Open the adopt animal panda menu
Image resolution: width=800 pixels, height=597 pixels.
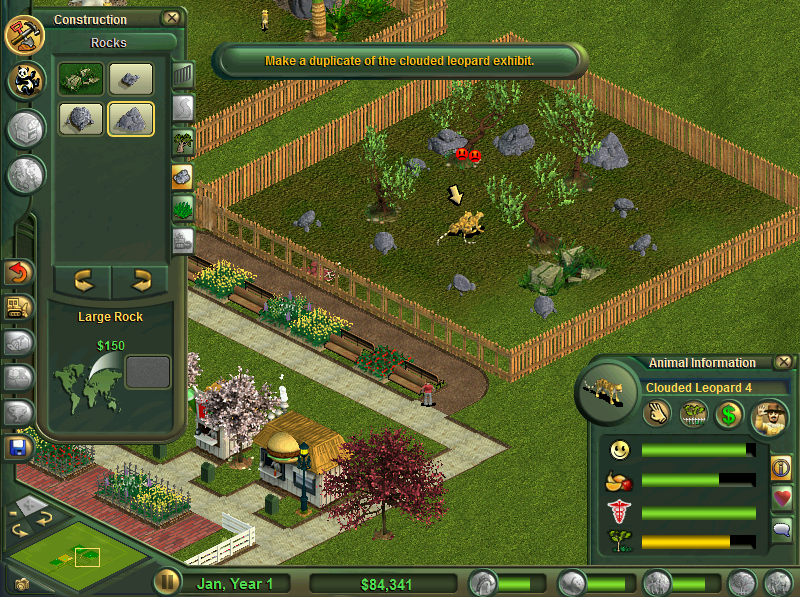point(26,81)
